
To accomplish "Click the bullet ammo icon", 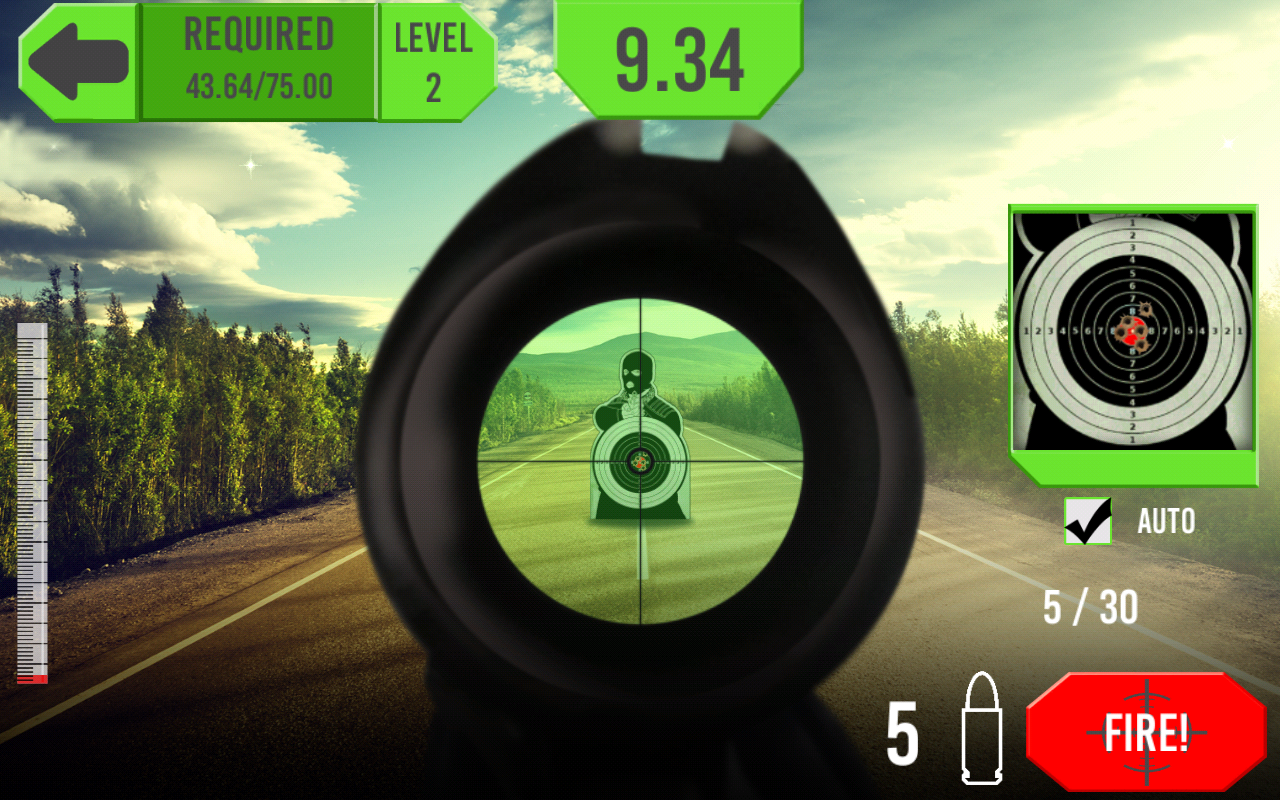I will 981,732.
